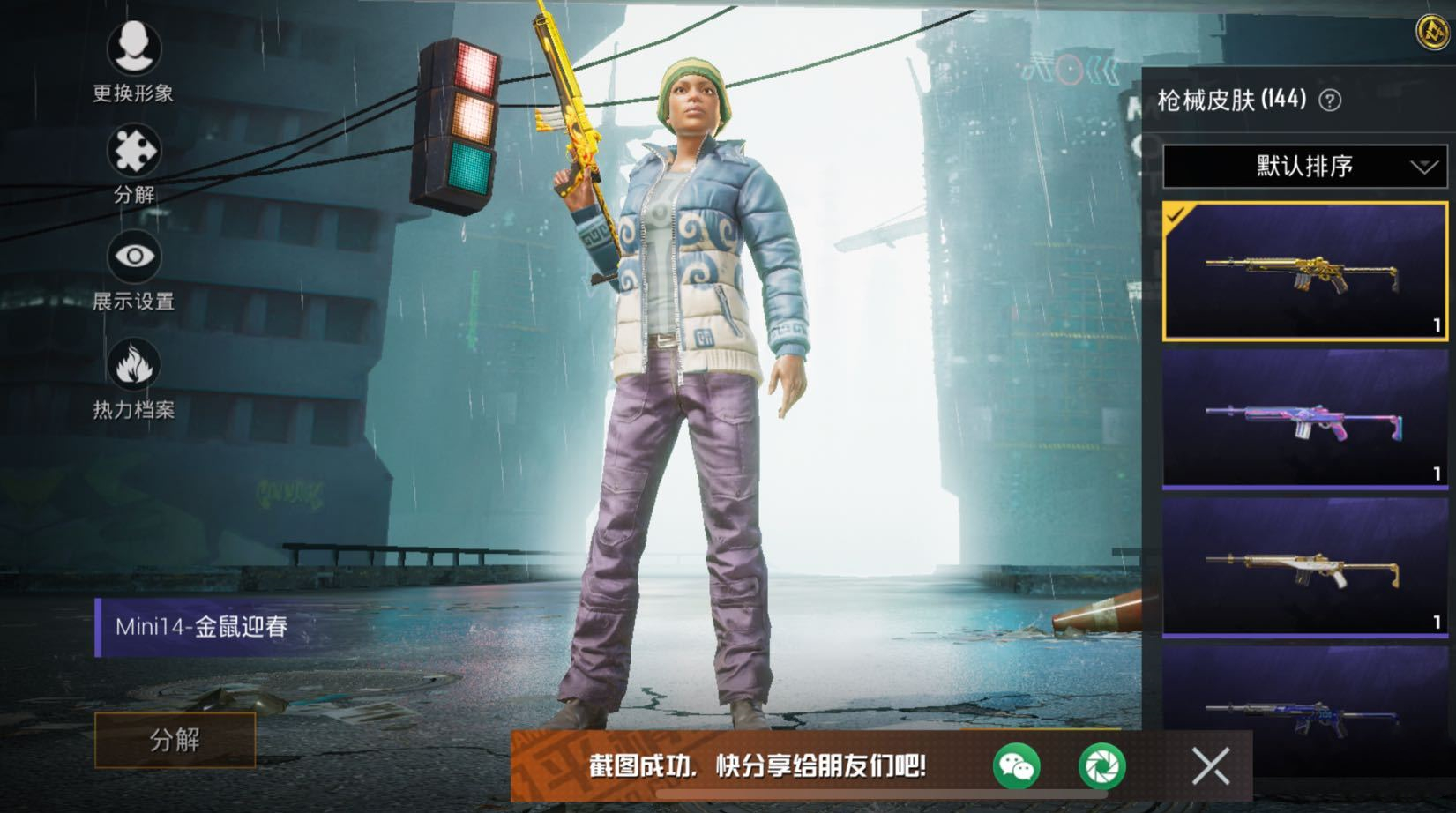Close the screenshot share banner

point(1210,765)
